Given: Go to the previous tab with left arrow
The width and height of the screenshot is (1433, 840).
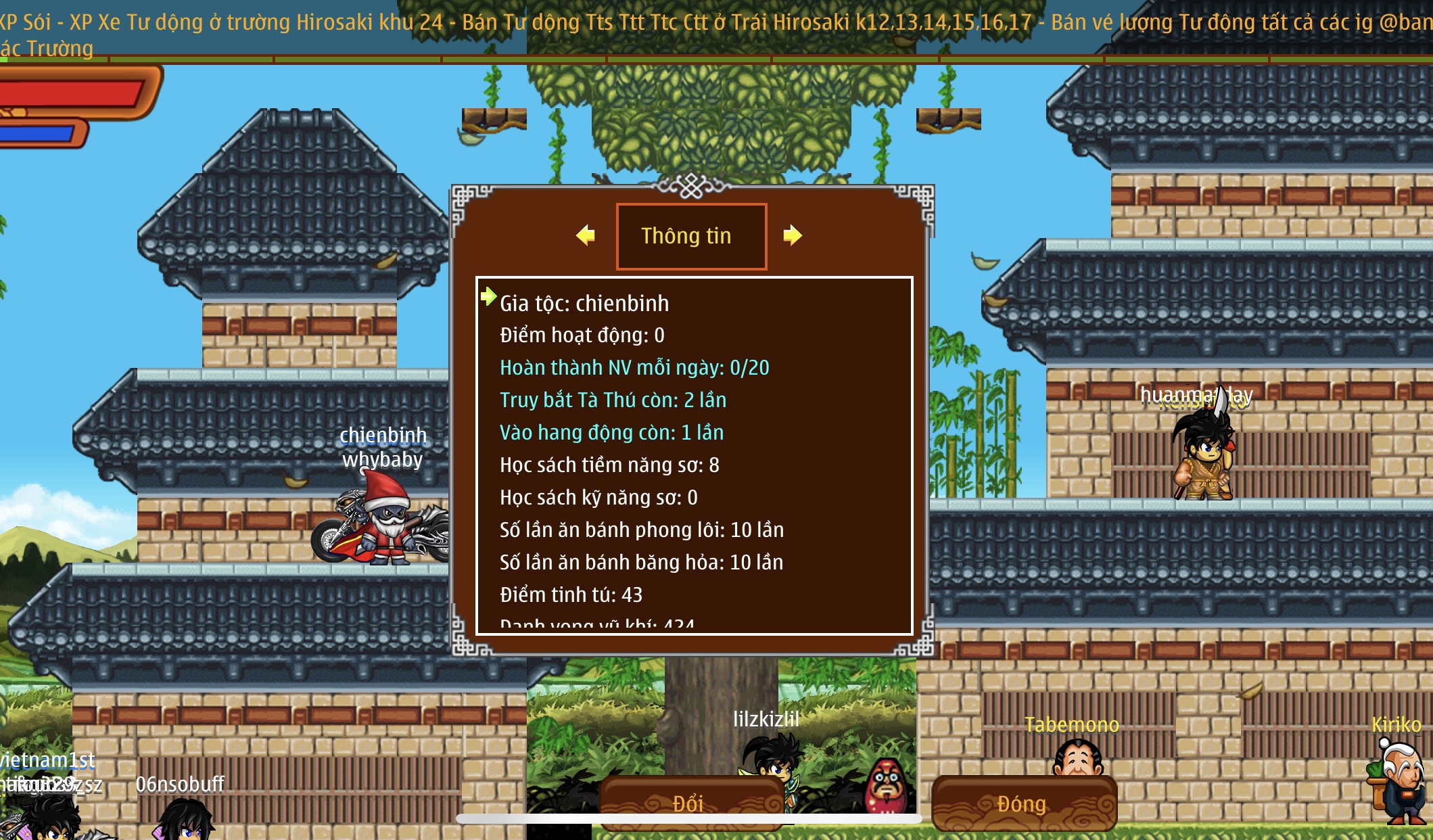Looking at the screenshot, I should click(586, 235).
